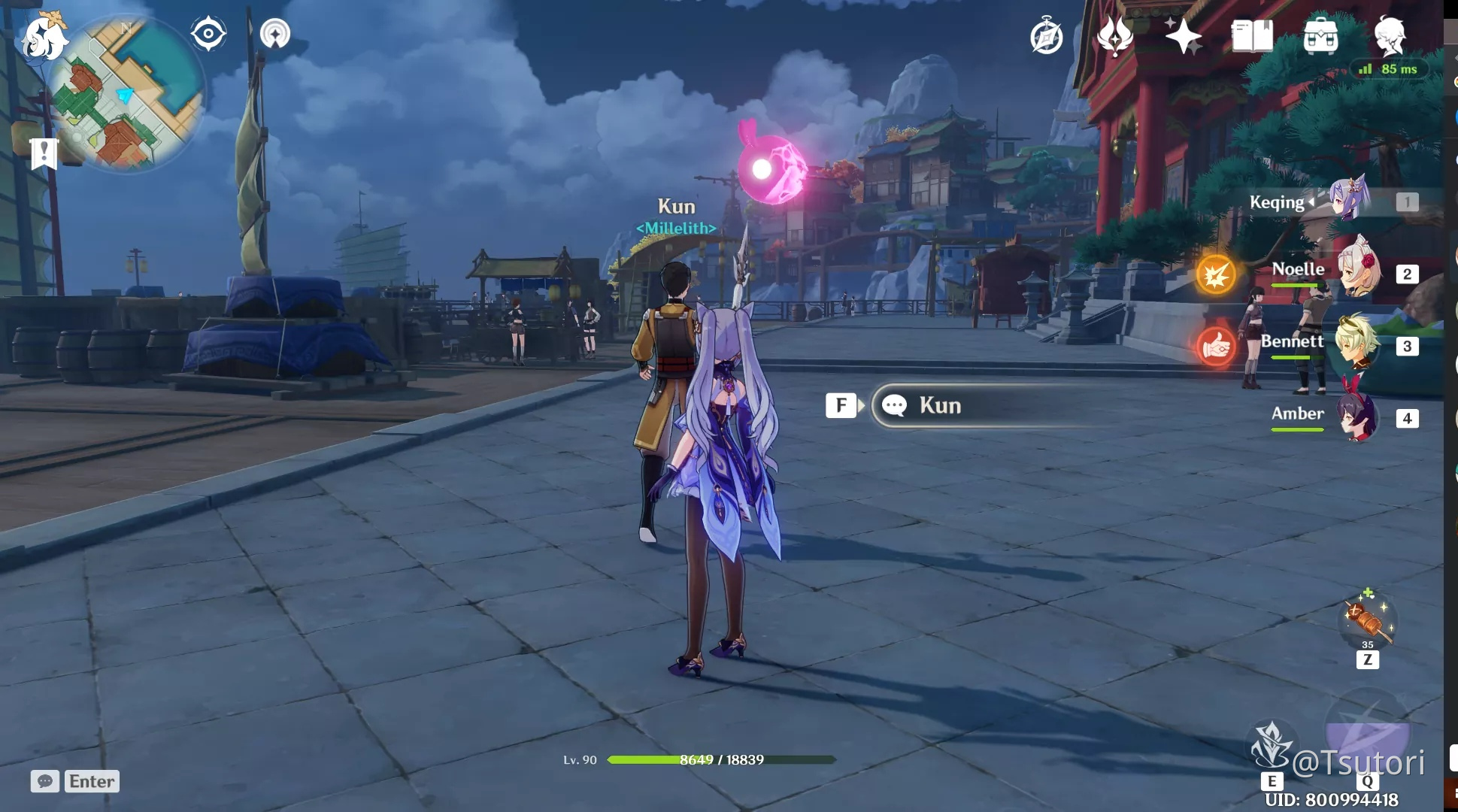The height and width of the screenshot is (812, 1458).
Task: Click the navigation compass beside the minimap
Action: (x=208, y=32)
